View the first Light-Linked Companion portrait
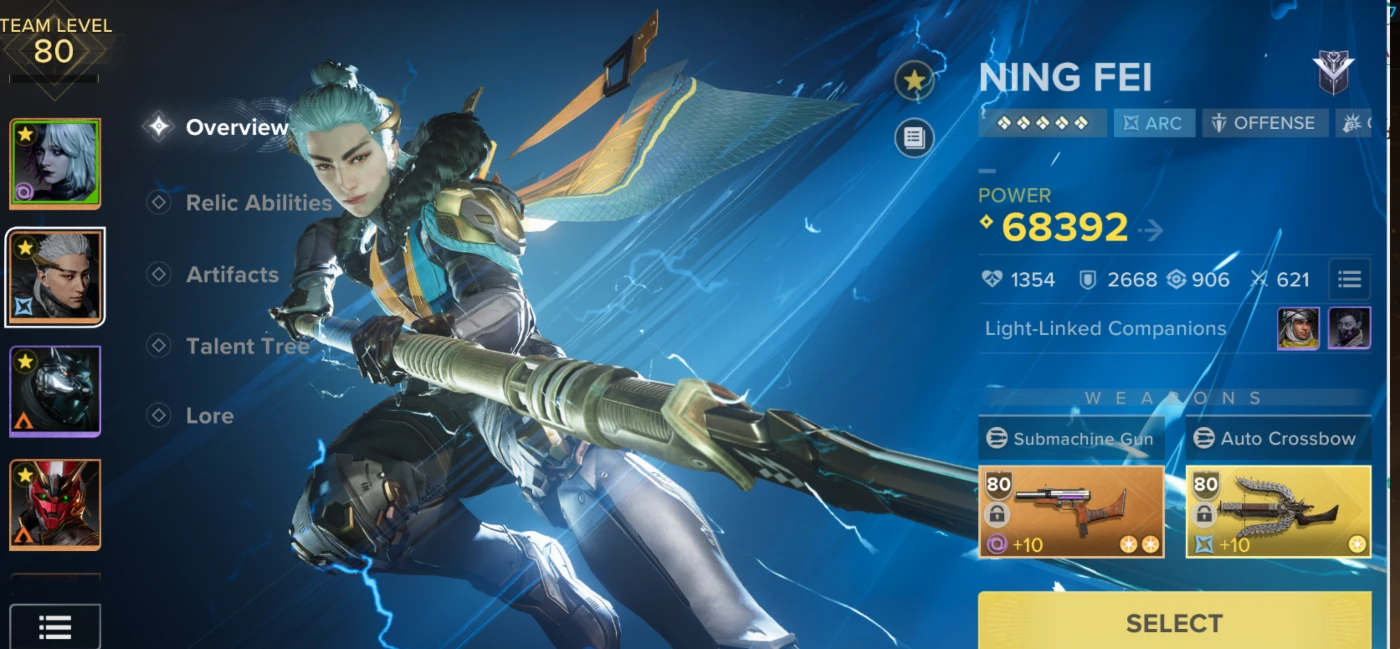This screenshot has height=649, width=1400. click(1298, 328)
